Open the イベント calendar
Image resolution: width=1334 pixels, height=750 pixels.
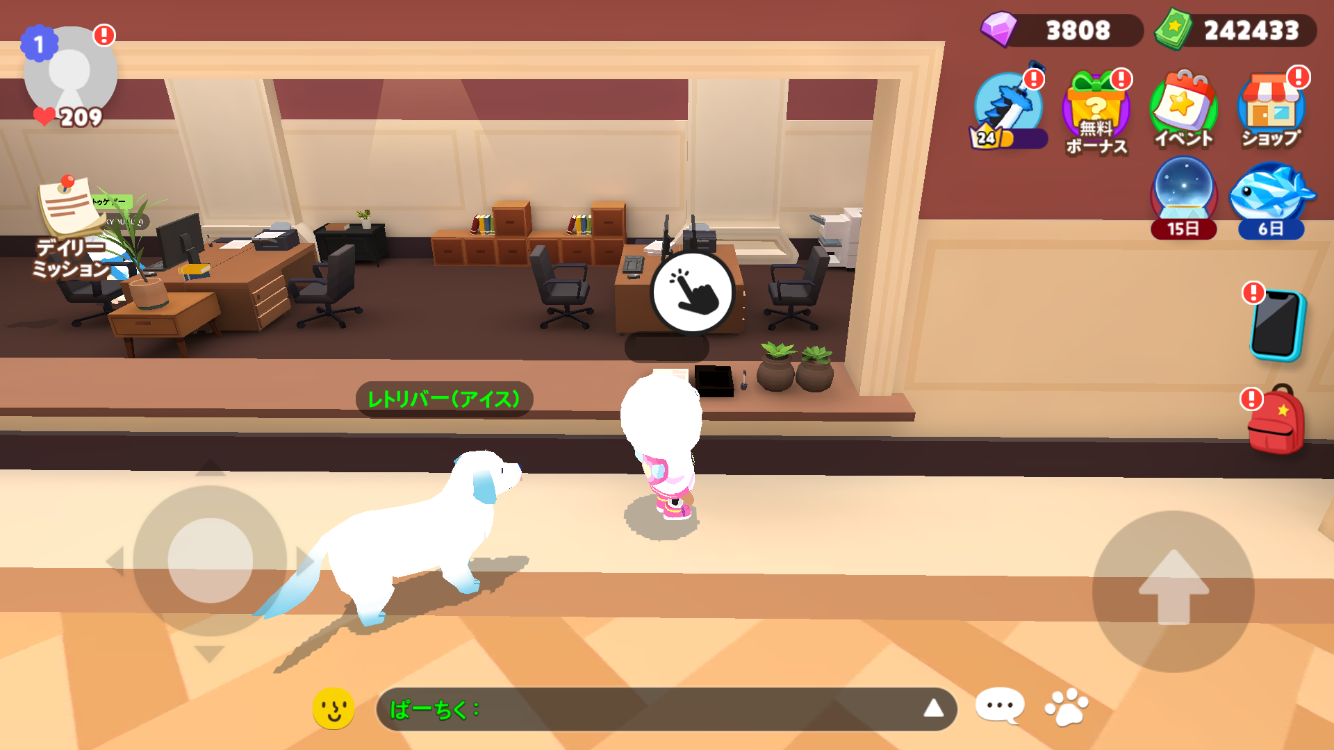click(1184, 110)
